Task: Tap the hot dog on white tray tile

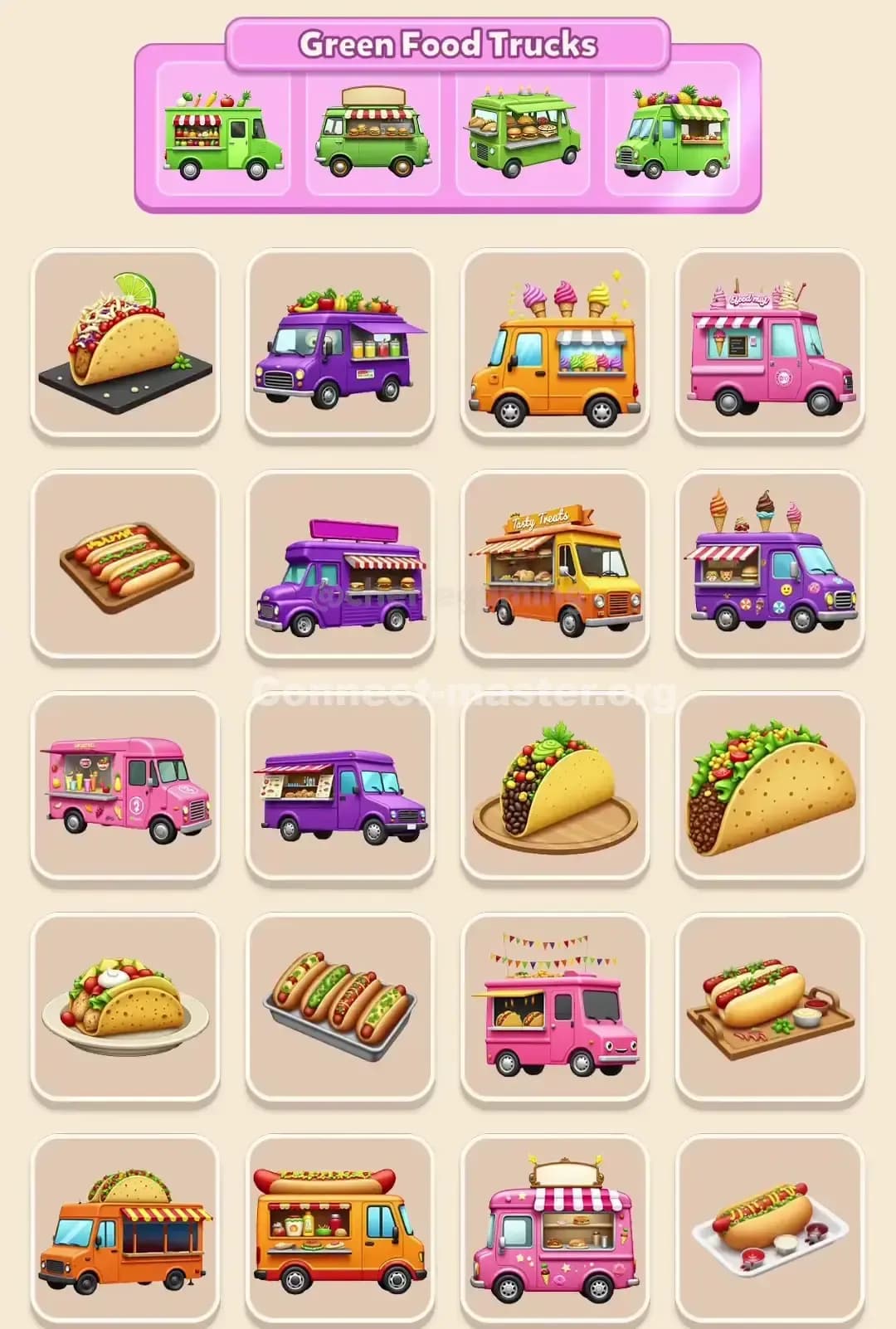Action: coord(770,1229)
